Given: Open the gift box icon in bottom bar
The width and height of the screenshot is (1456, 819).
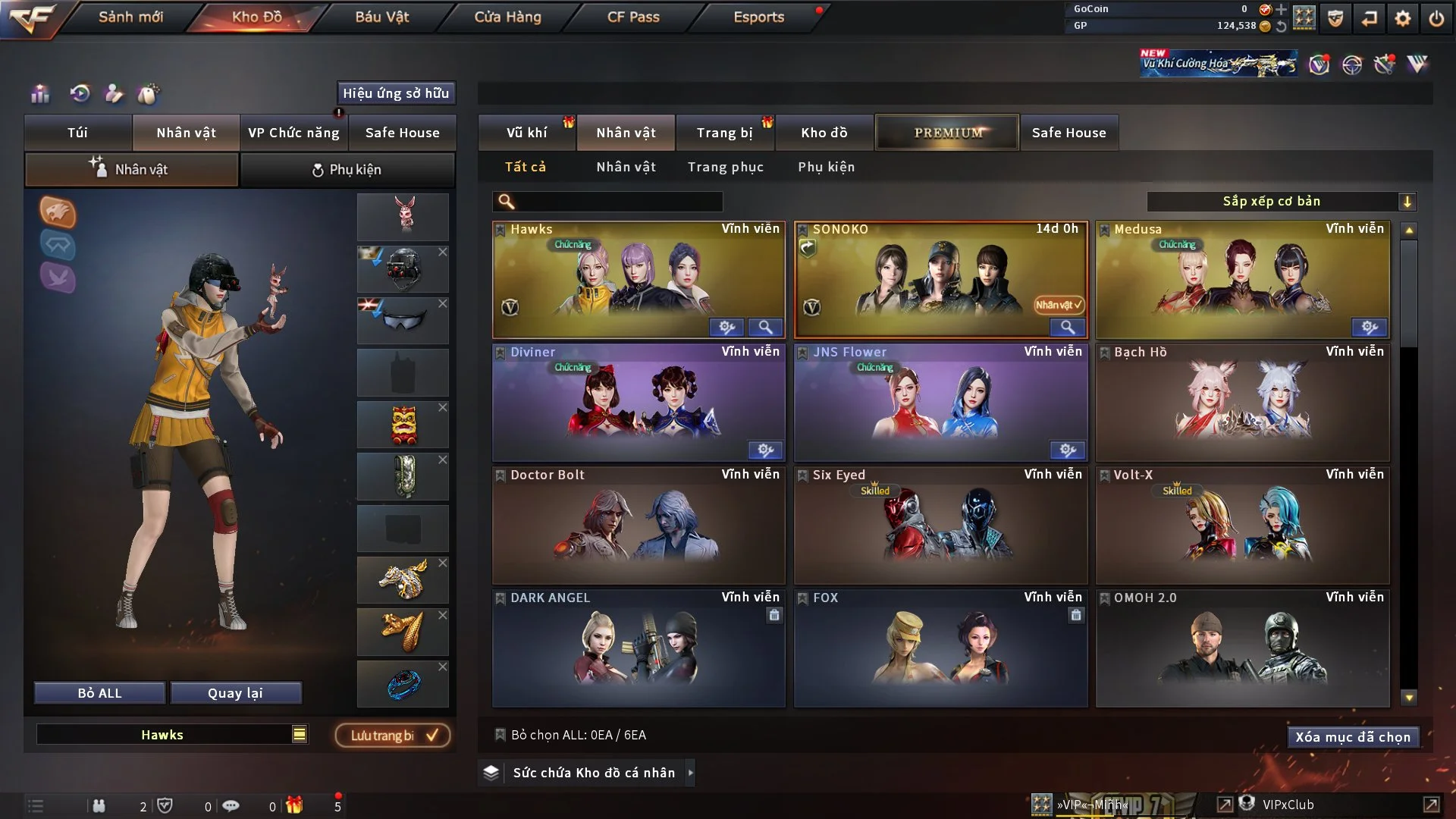Looking at the screenshot, I should click(296, 805).
